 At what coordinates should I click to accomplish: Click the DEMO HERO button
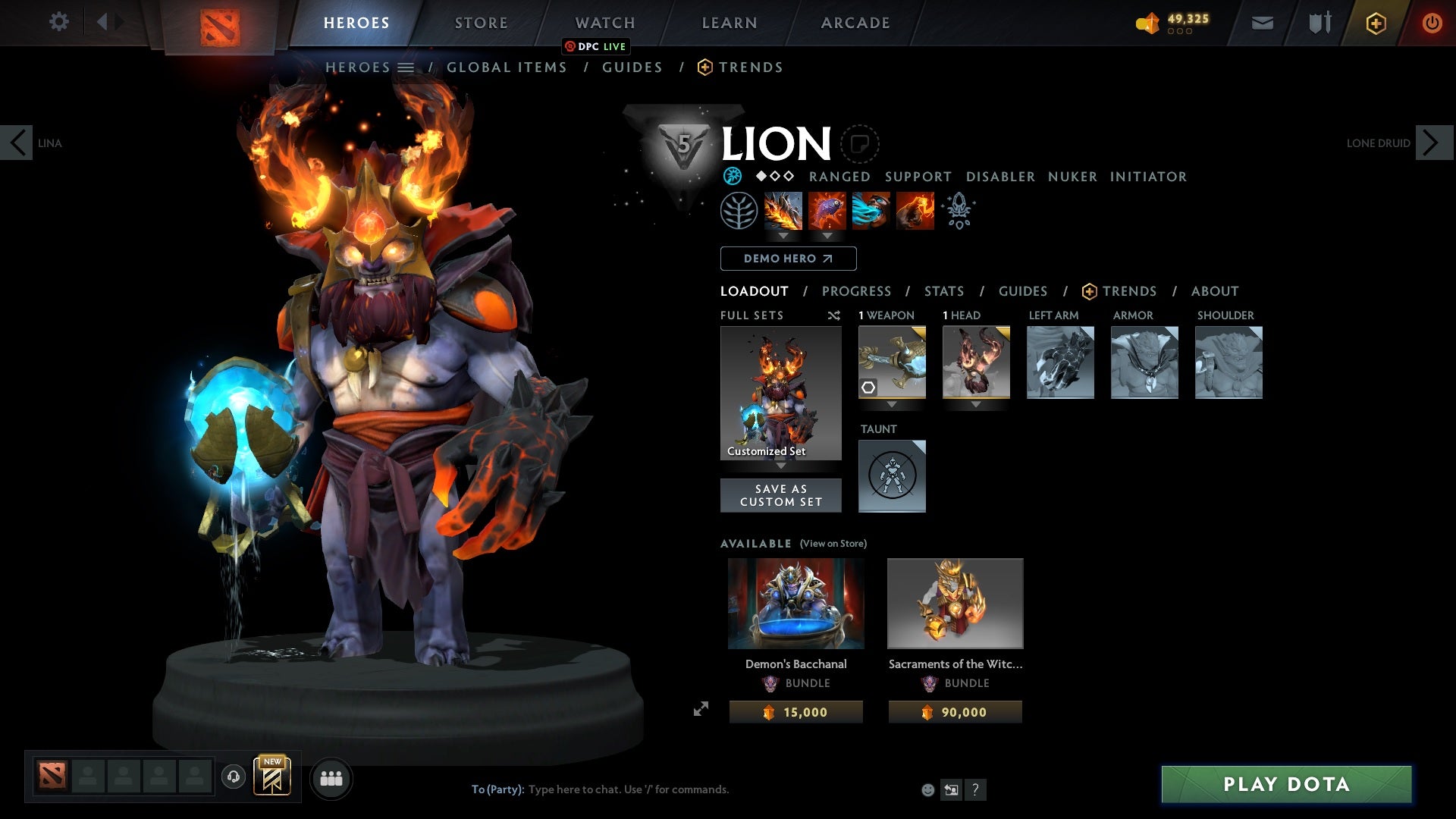pyautogui.click(x=787, y=259)
